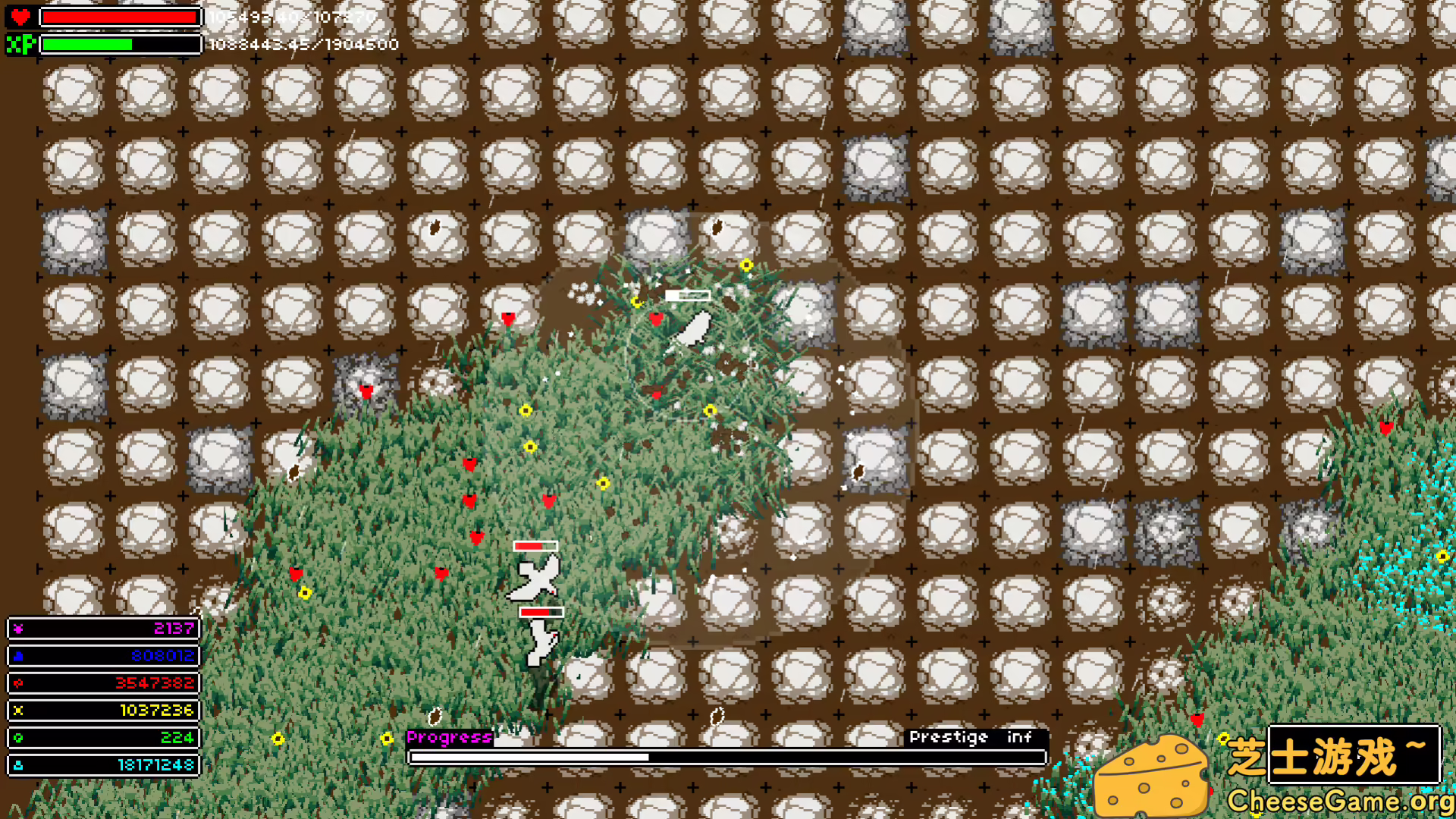Click the red heart health icon
This screenshot has height=819, width=1456.
[x=20, y=17]
